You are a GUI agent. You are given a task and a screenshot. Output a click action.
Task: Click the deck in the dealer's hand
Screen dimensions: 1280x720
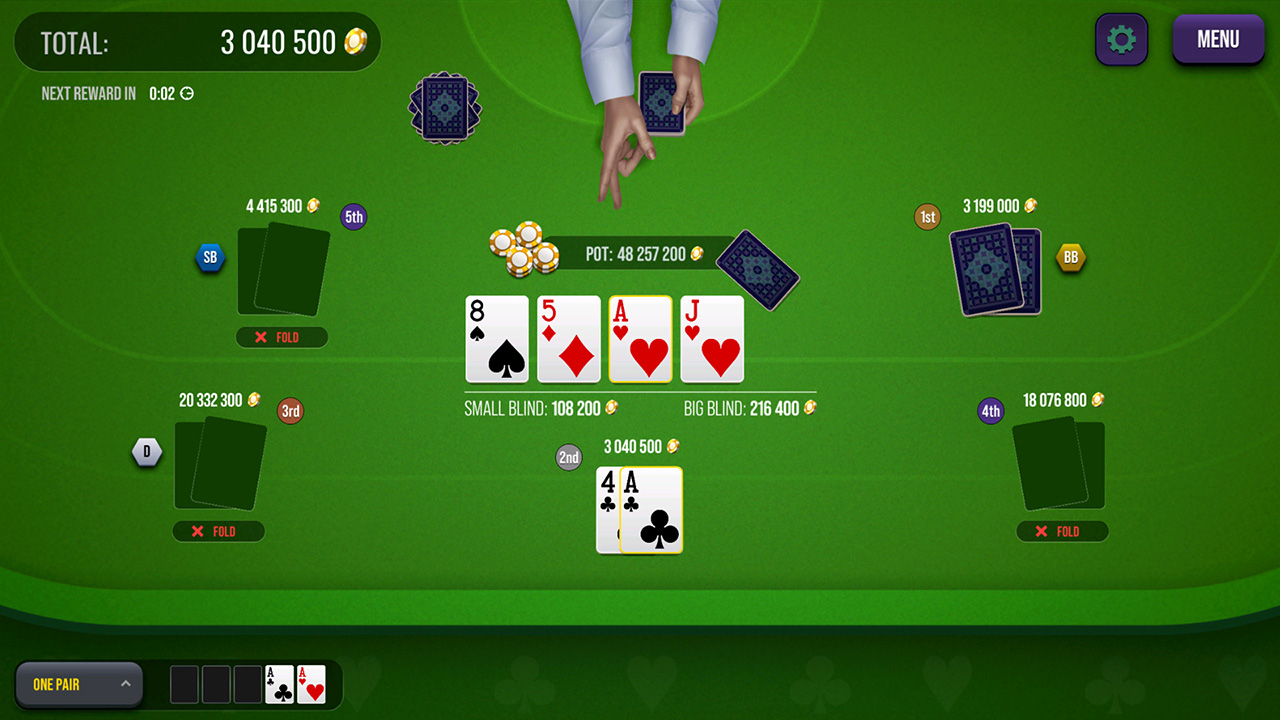(x=662, y=100)
